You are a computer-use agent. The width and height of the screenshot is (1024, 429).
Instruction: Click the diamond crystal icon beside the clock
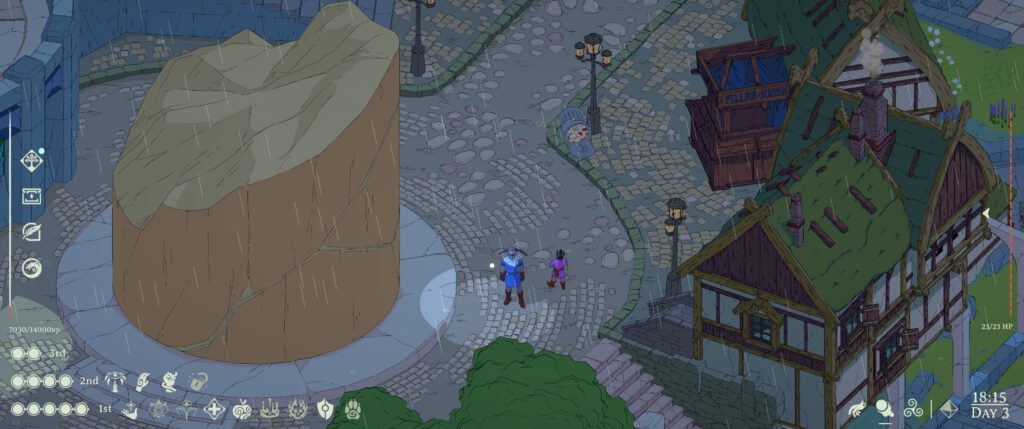tap(950, 409)
